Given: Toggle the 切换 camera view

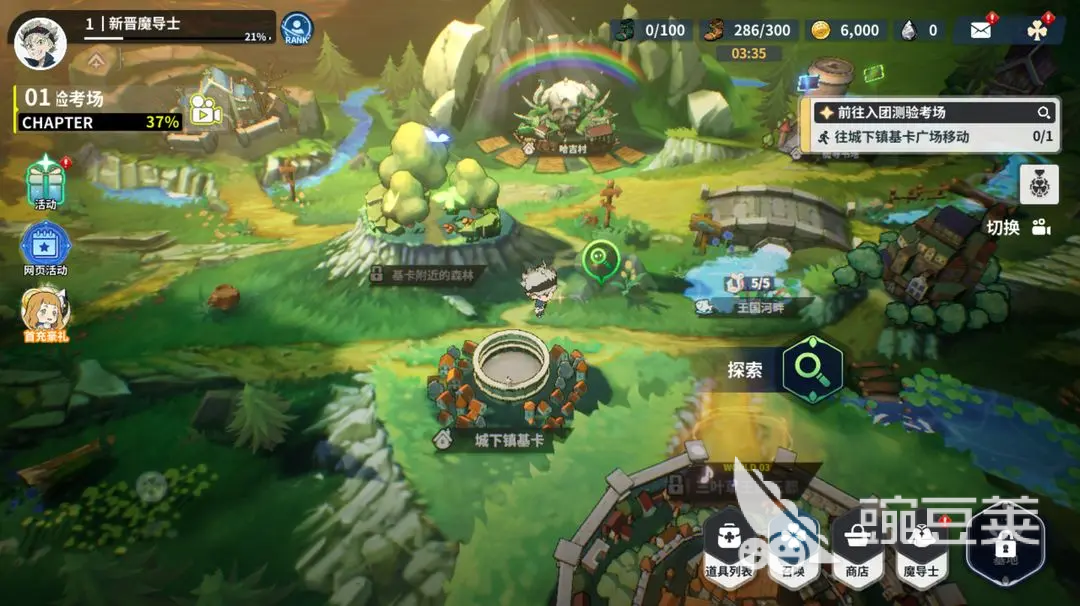Looking at the screenshot, I should (1018, 227).
